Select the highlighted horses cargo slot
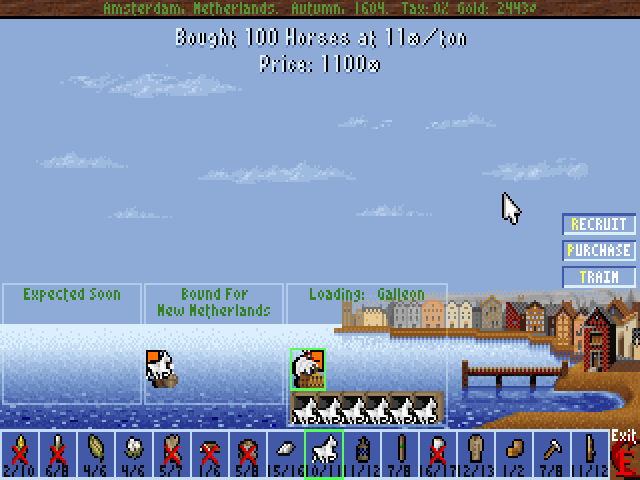The height and width of the screenshot is (480, 640). 323,455
